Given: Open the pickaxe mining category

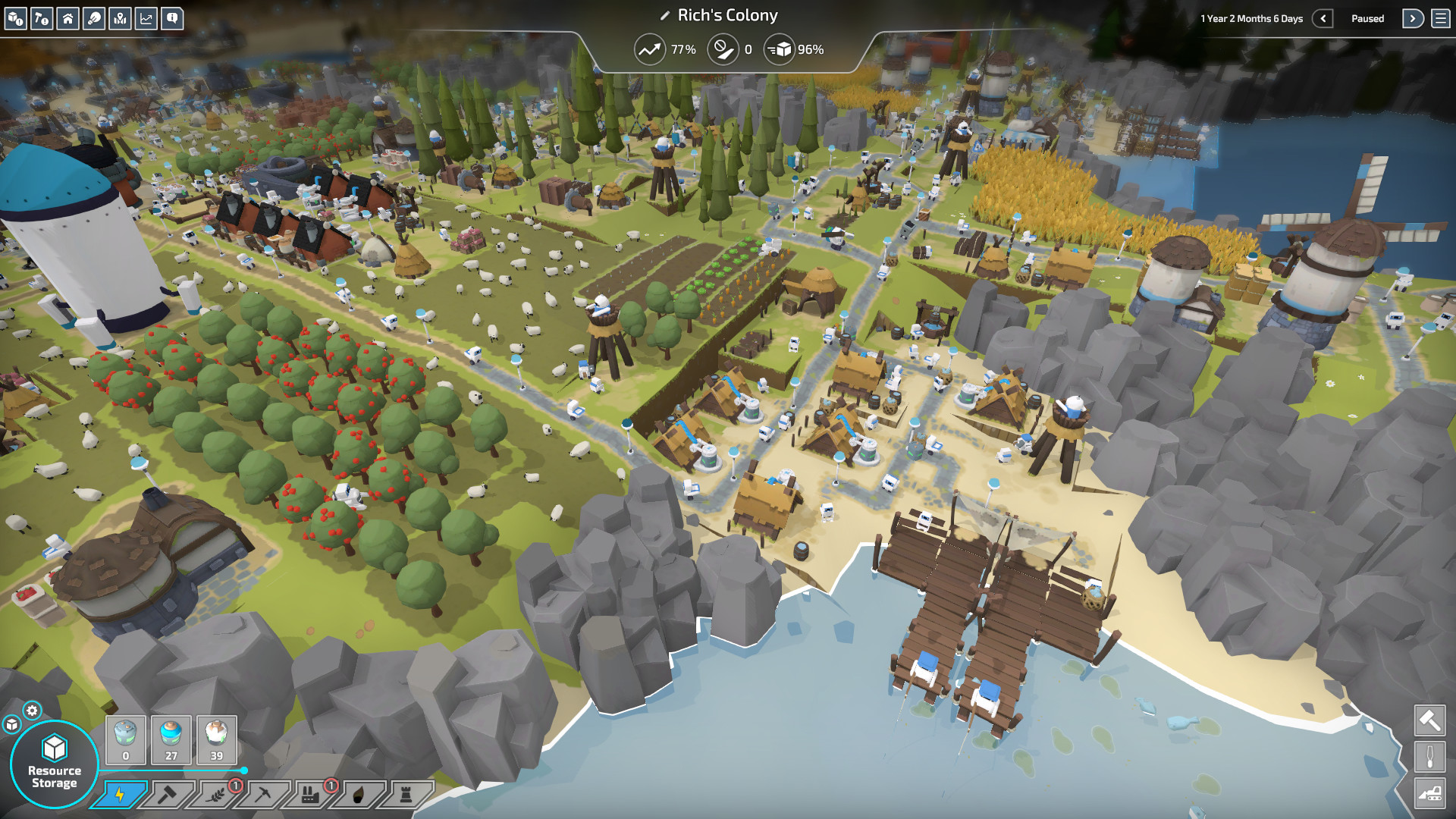Looking at the screenshot, I should [263, 794].
